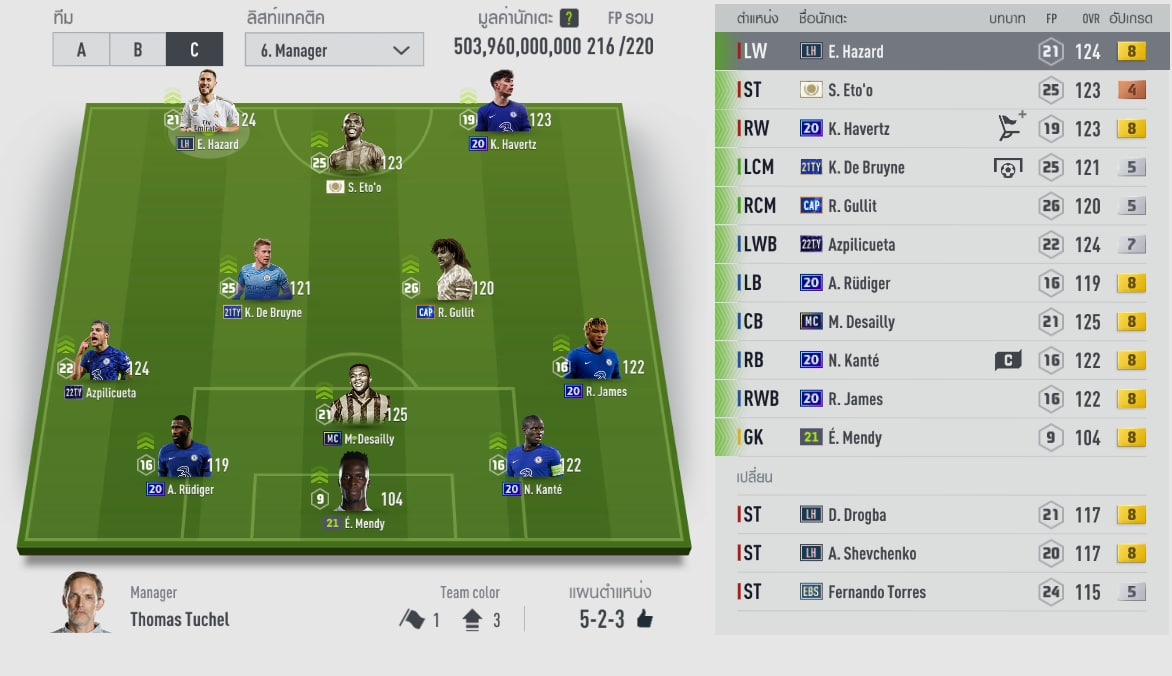This screenshot has height=676, width=1172.
Task: Select the M. Desailly CB row
Action: click(940, 322)
